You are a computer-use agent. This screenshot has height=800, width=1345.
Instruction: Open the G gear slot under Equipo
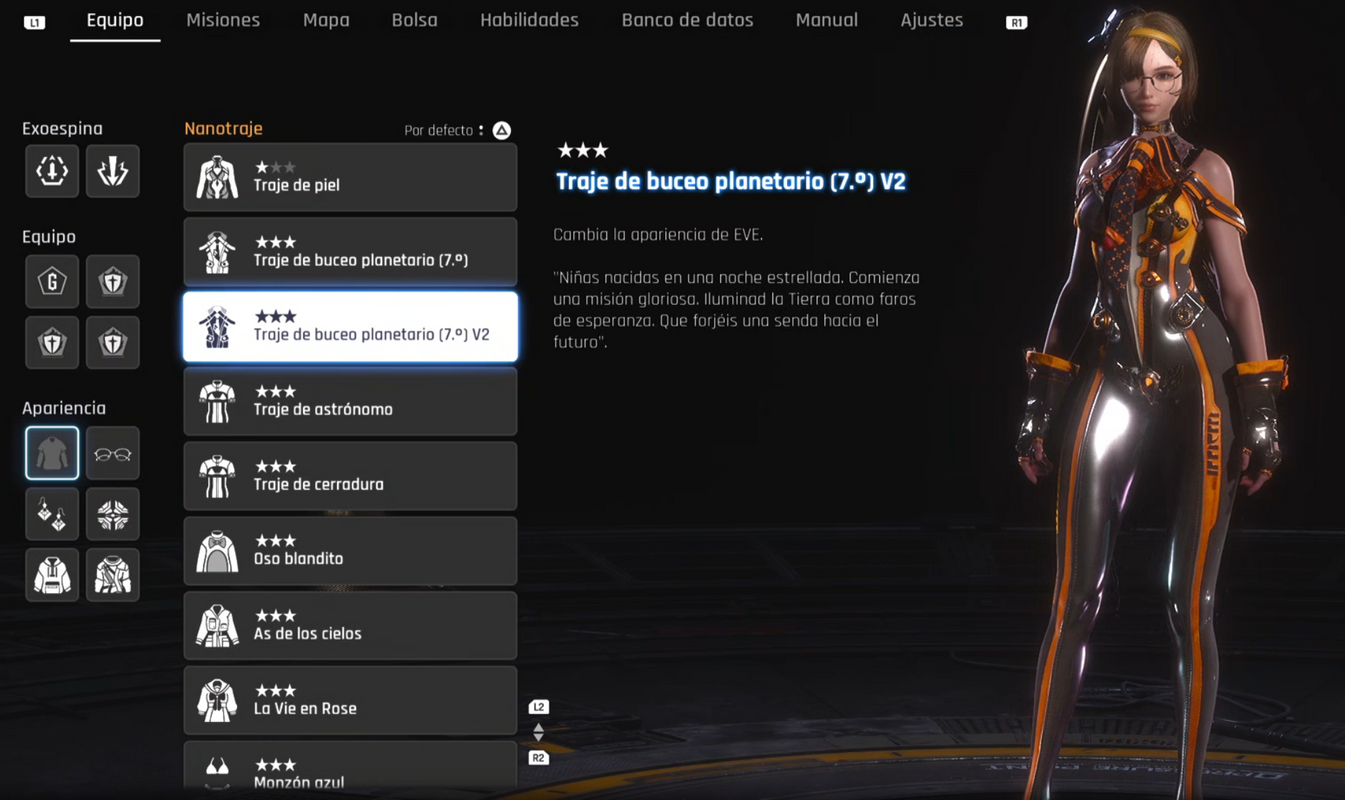51,281
